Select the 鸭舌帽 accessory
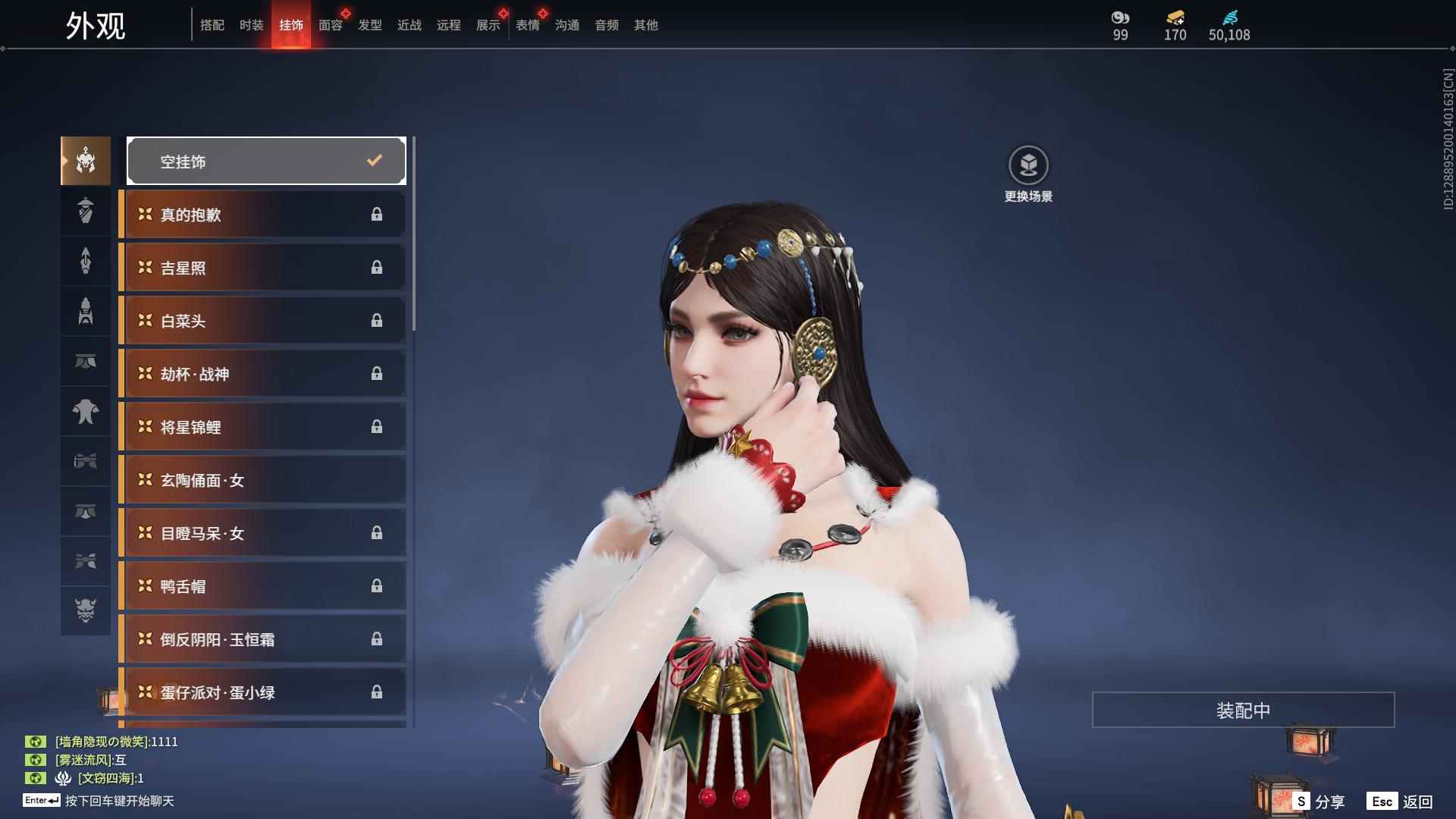Viewport: 1456px width, 819px height. coord(263,586)
